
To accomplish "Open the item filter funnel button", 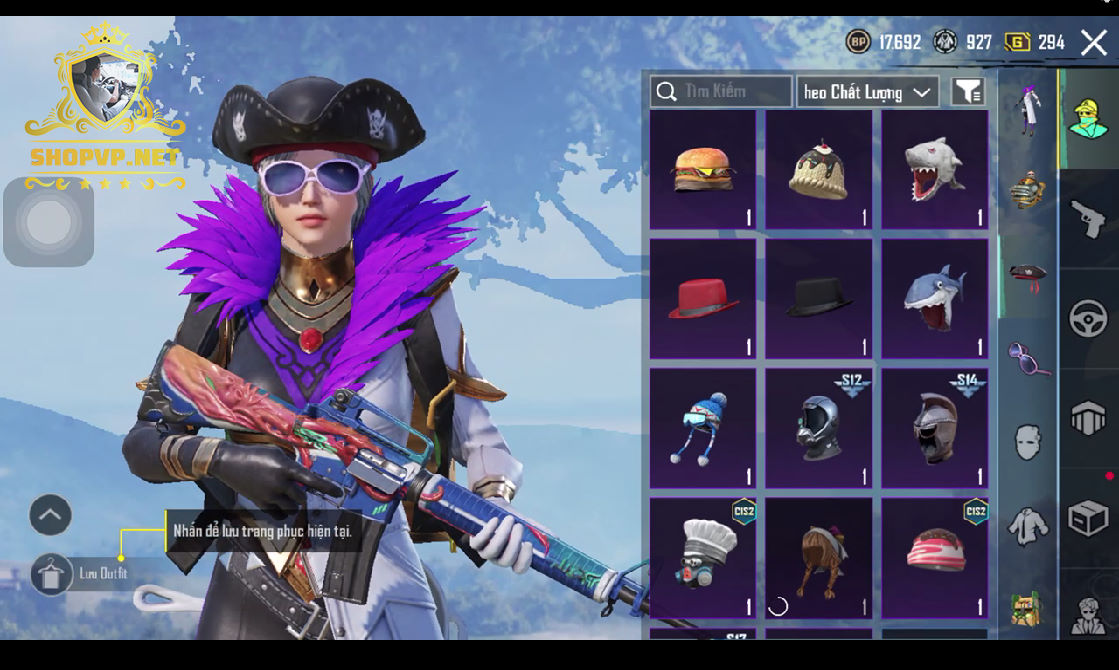I will [967, 92].
